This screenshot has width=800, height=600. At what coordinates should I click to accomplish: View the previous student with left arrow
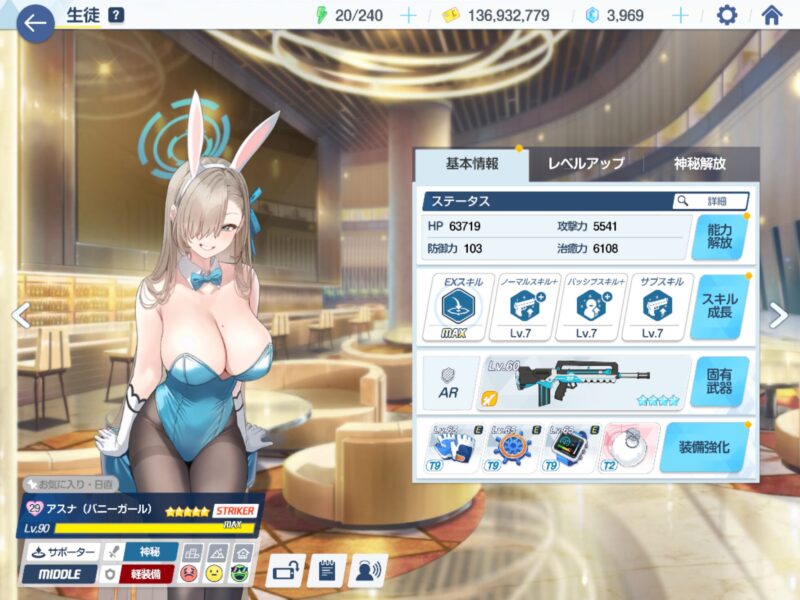19,315
